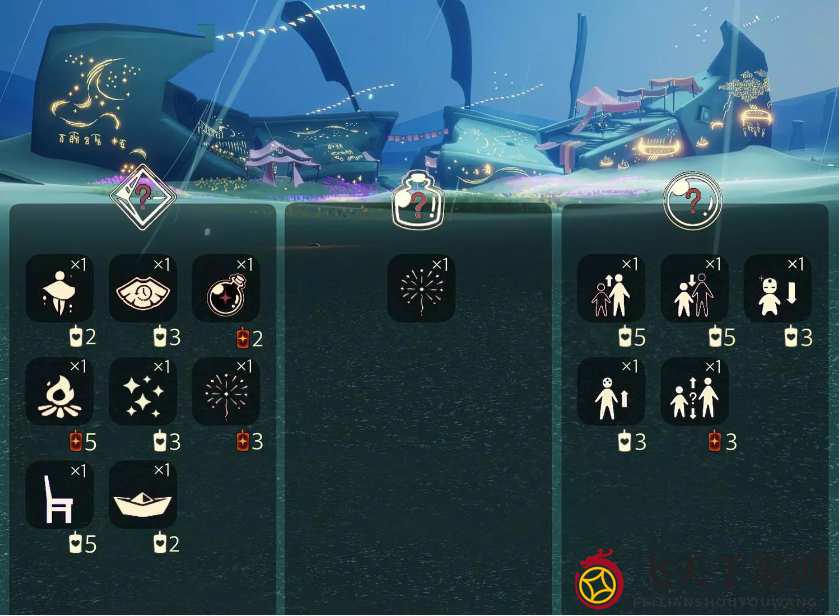Pick the single figure grow spell
This screenshot has height=616, width=840.
[611, 392]
